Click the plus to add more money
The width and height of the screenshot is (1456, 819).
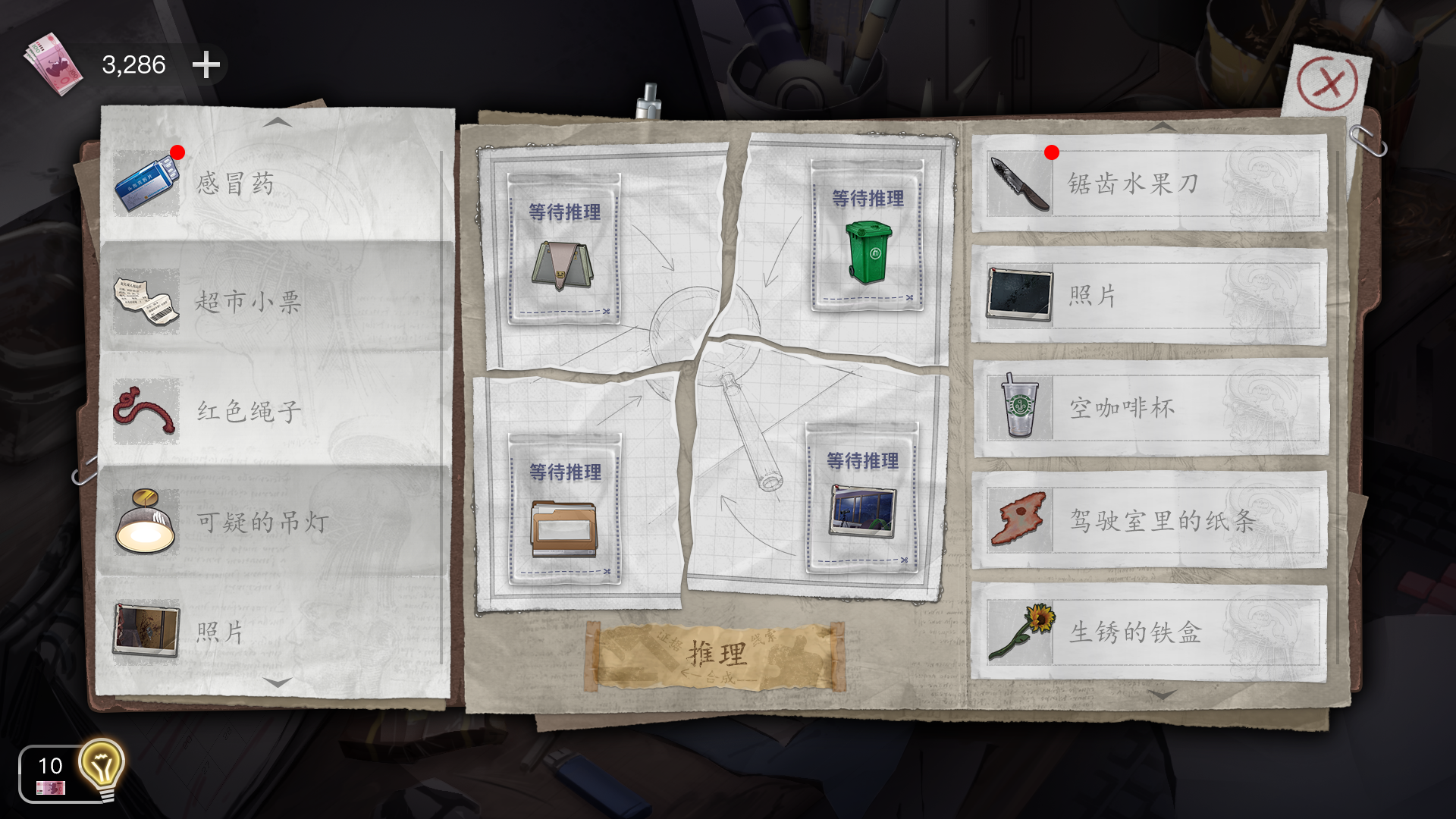pyautogui.click(x=206, y=67)
